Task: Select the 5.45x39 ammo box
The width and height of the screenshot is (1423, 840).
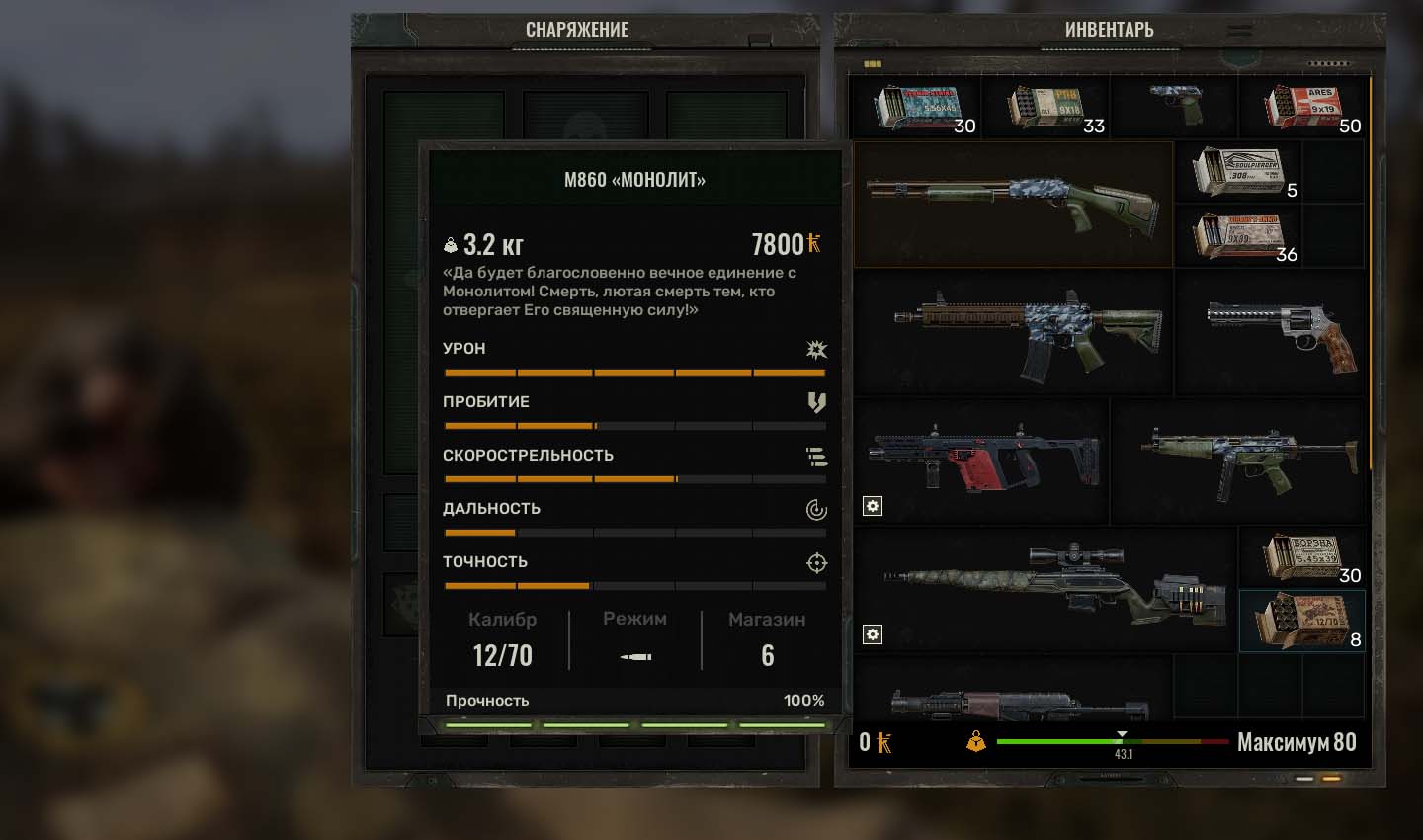Action: pyautogui.click(x=1301, y=558)
